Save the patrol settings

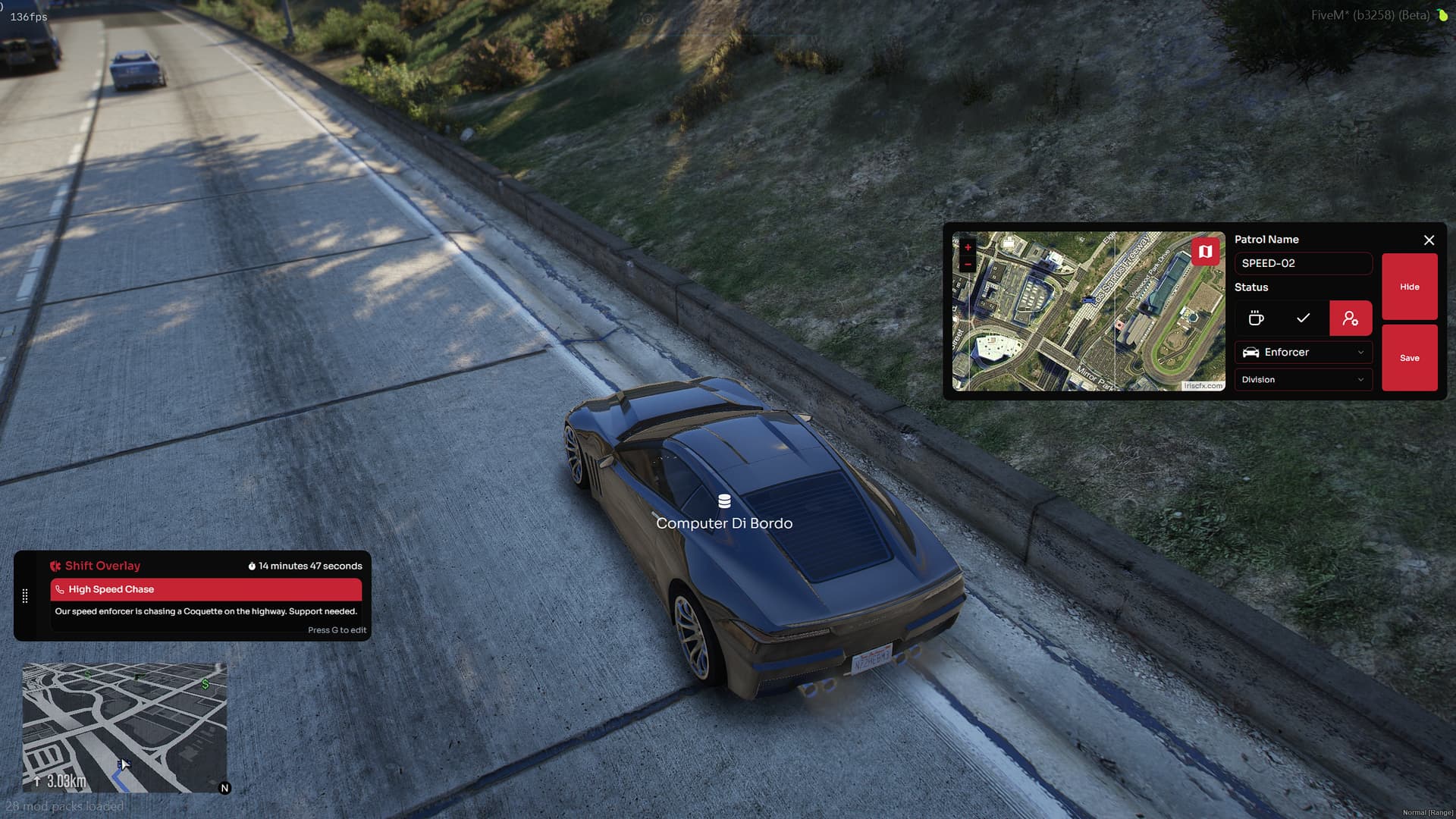1409,358
